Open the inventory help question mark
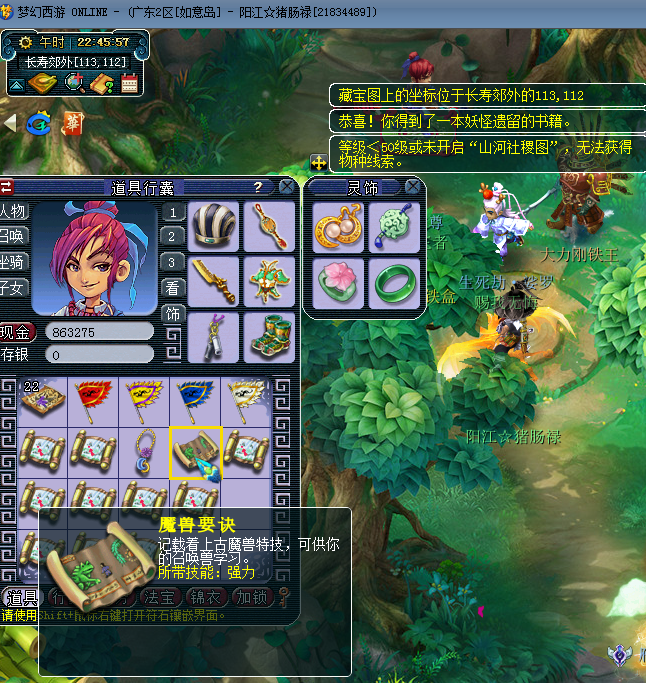This screenshot has width=646, height=683. coord(257,187)
